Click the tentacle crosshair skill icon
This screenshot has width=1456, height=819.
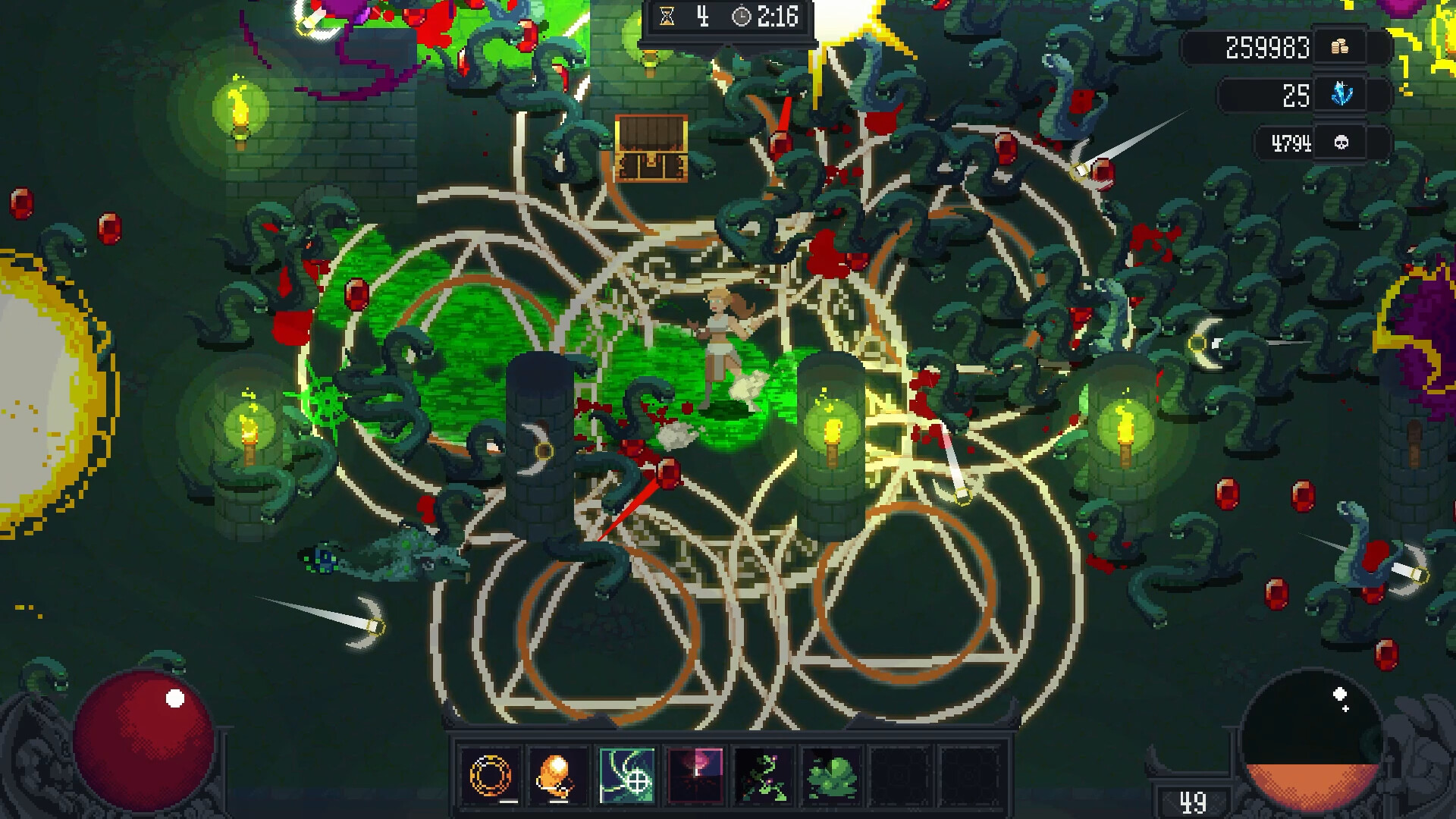627,777
